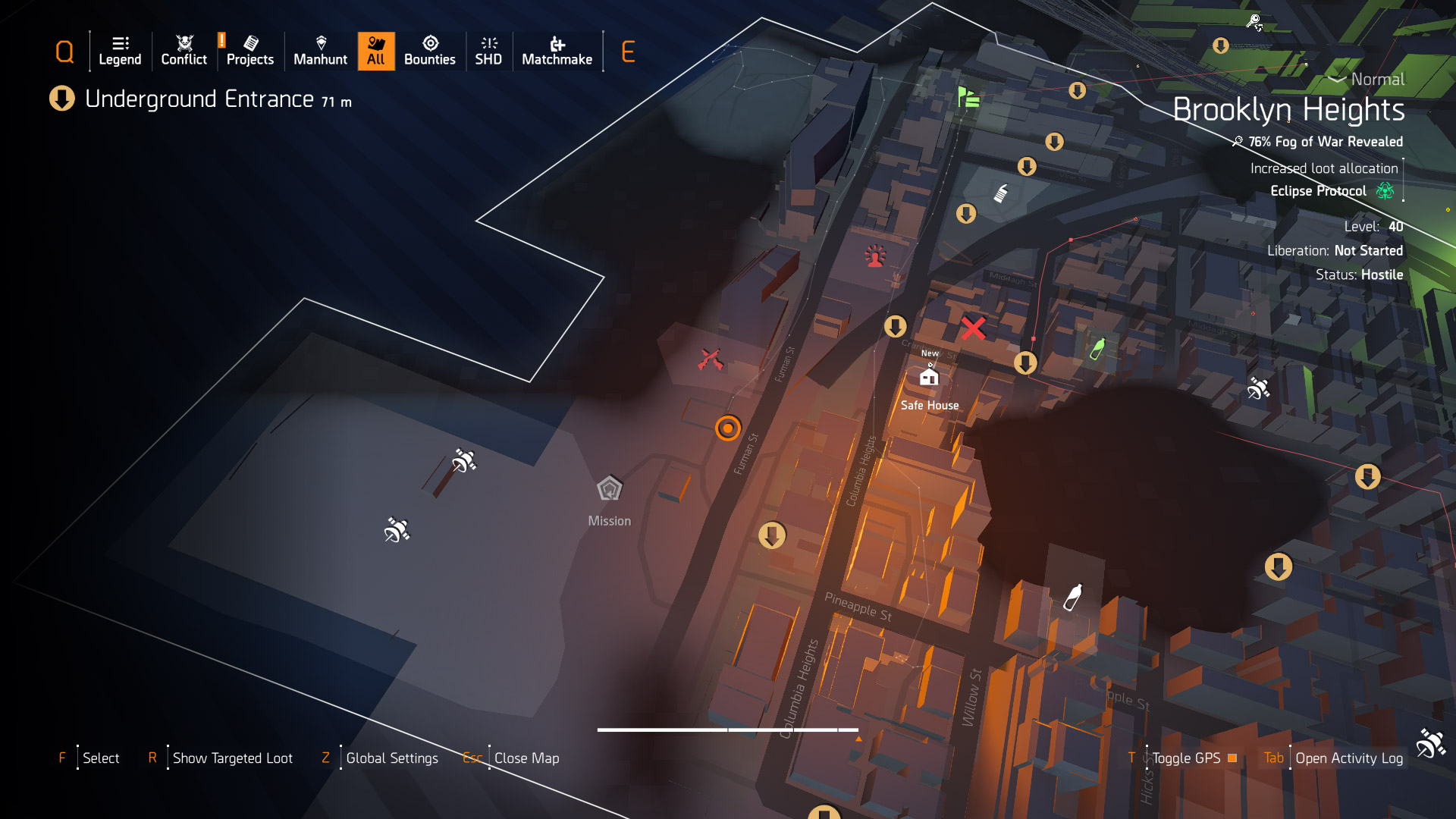Switch to the Conflict tab
This screenshot has height=819, width=1456.
[184, 51]
